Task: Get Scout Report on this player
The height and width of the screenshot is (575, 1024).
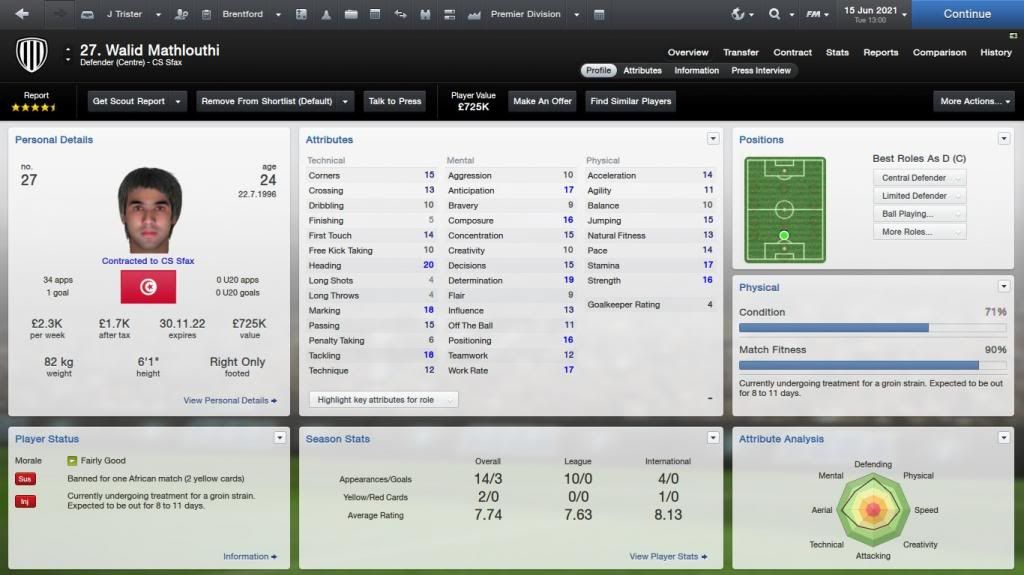Action: click(137, 101)
